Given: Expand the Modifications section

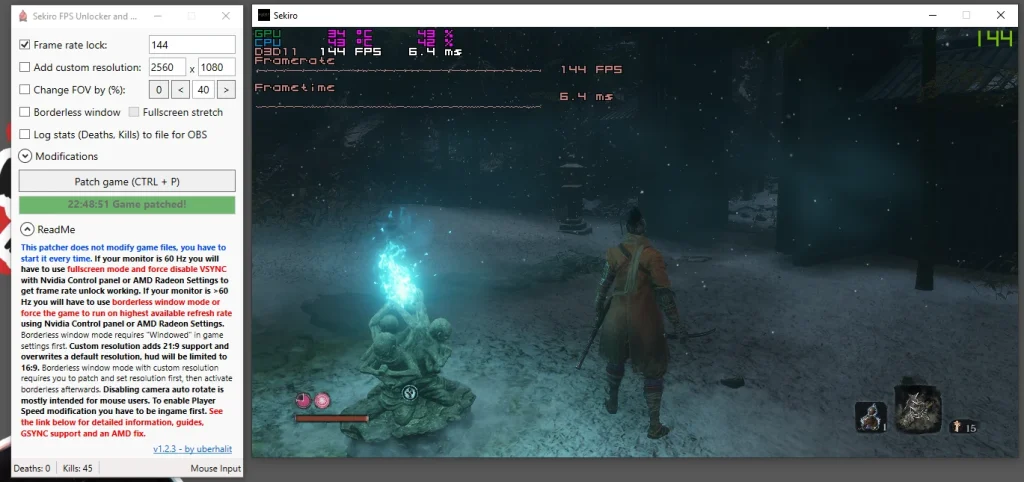Looking at the screenshot, I should (x=26, y=156).
